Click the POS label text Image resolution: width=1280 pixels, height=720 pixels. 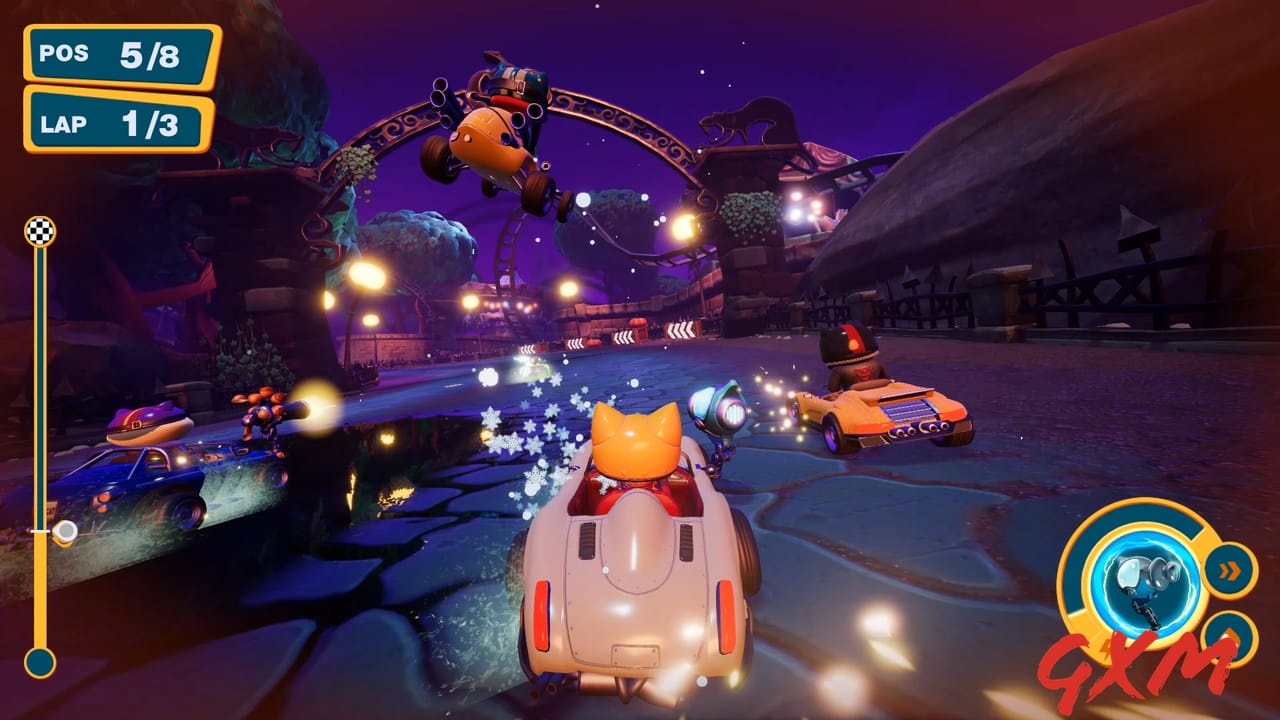tap(64, 52)
